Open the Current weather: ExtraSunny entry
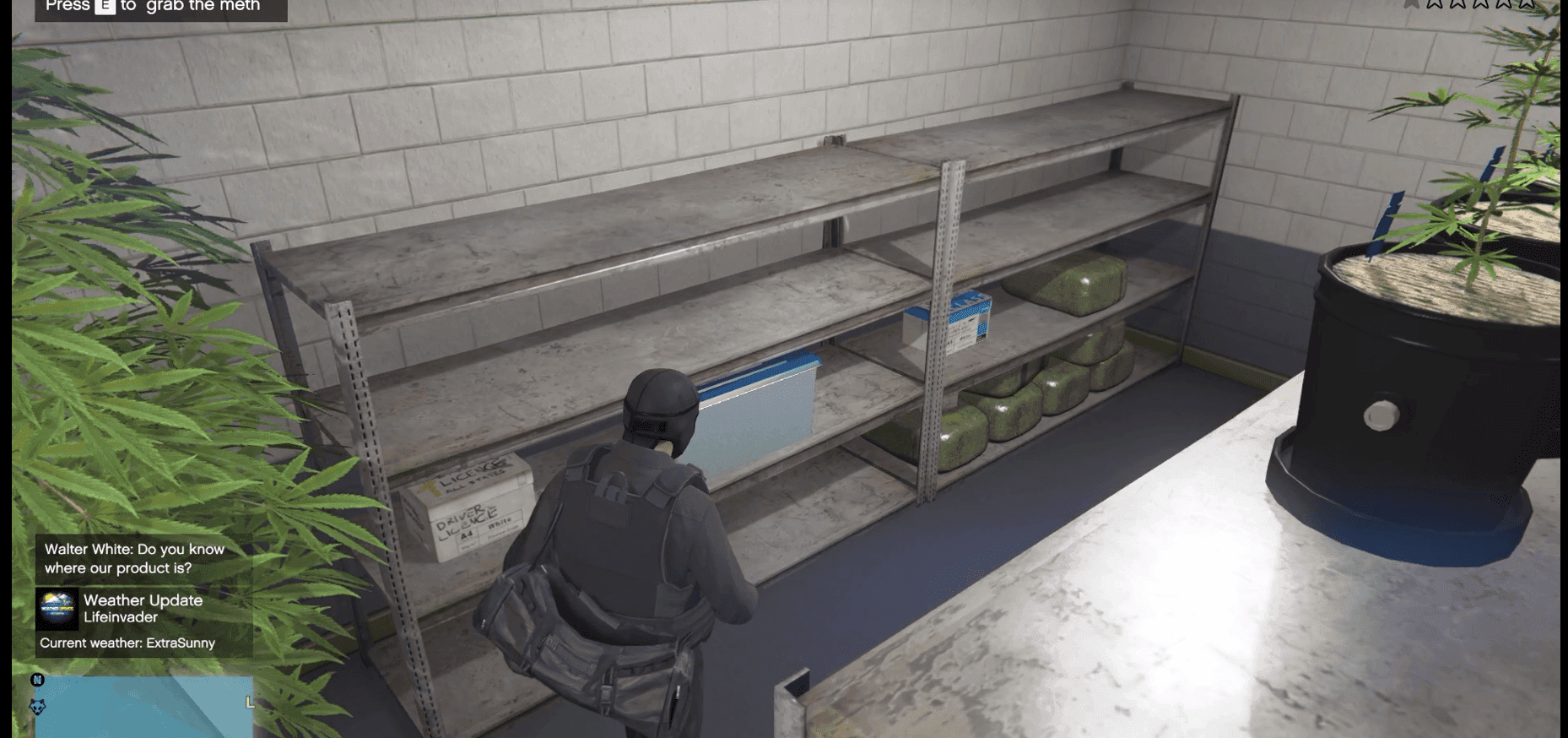Viewport: 1568px width, 738px height. 127,643
